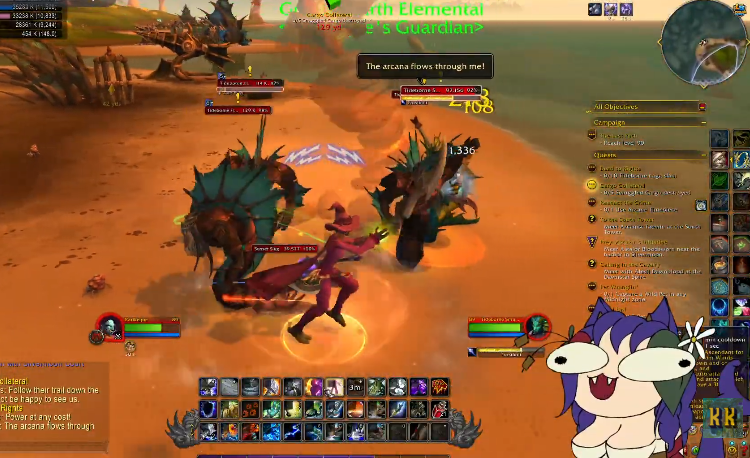Activate the orange fiery orb ability
The image size is (750, 458).
[354, 409]
